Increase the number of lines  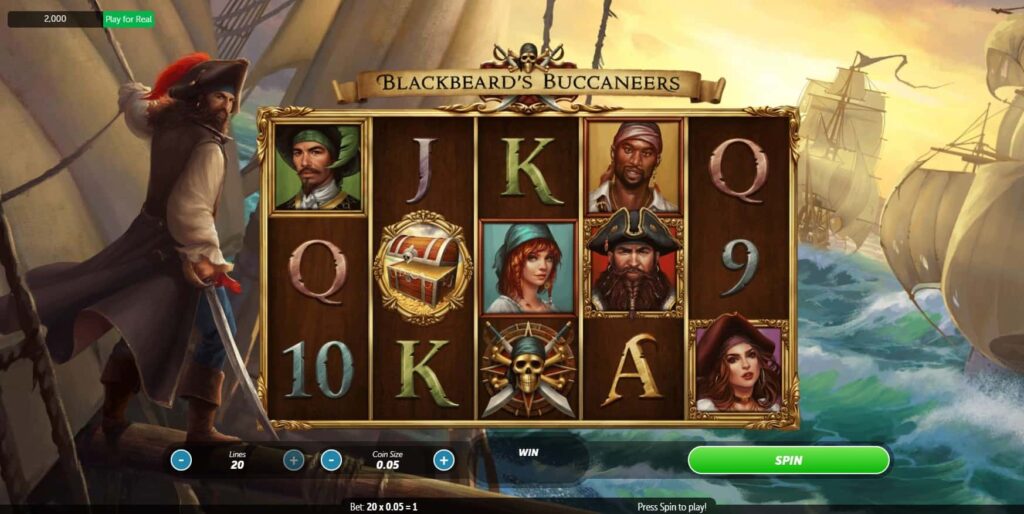point(293,460)
